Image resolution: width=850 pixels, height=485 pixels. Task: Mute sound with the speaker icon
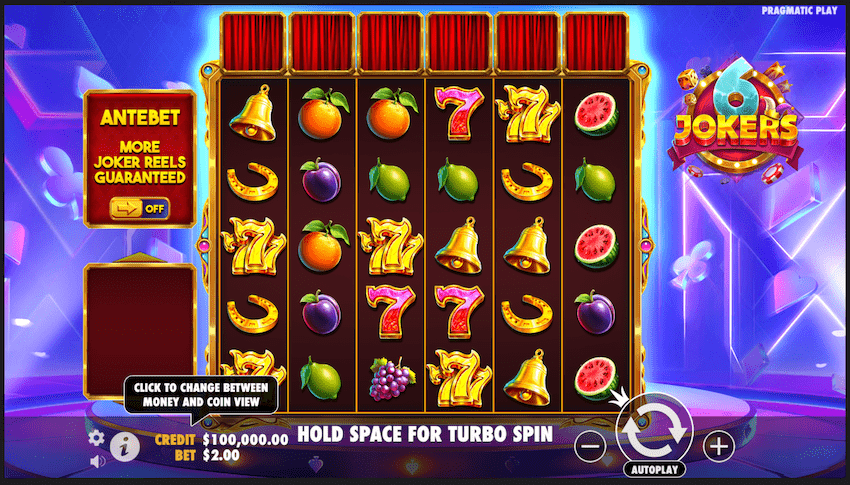97,461
